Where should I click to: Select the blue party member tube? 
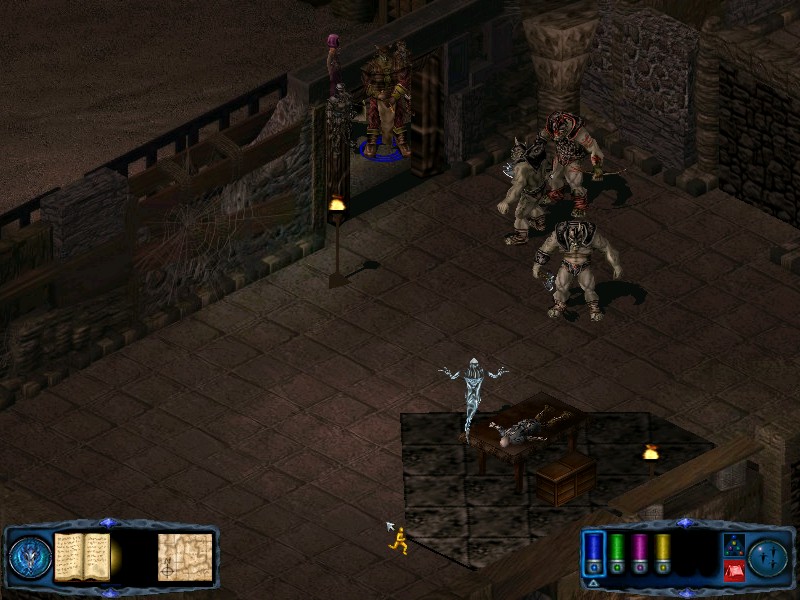click(594, 551)
